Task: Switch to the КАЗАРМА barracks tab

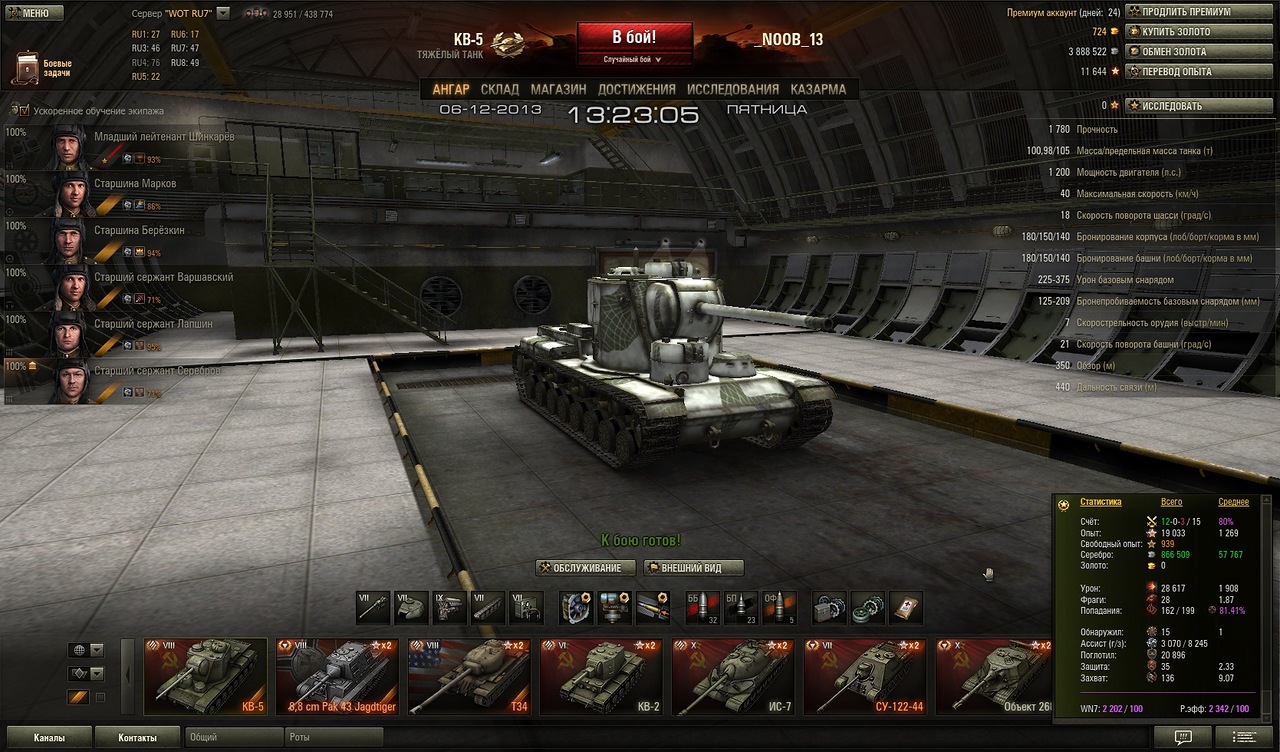Action: pos(818,89)
